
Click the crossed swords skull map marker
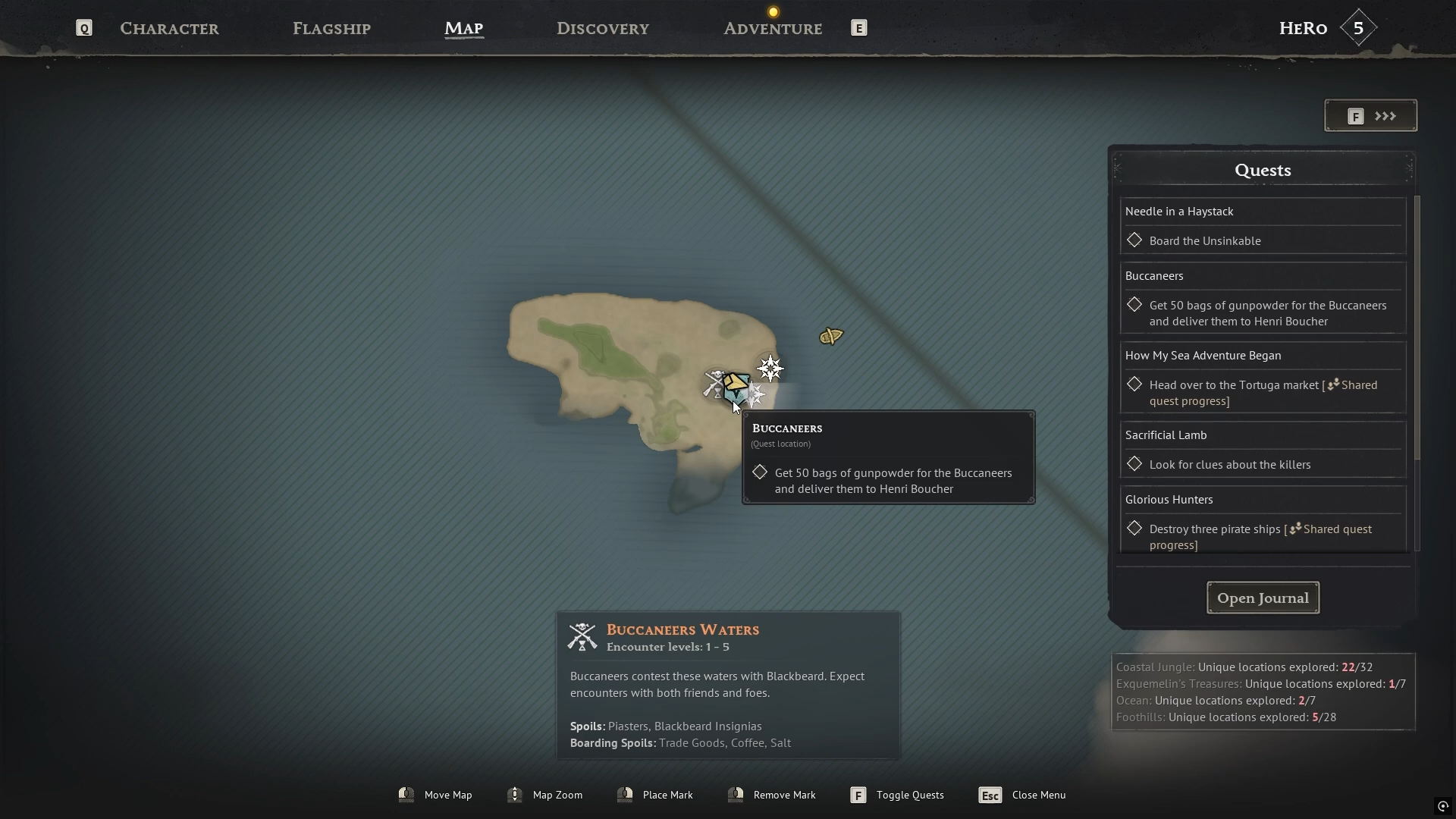pos(714,384)
